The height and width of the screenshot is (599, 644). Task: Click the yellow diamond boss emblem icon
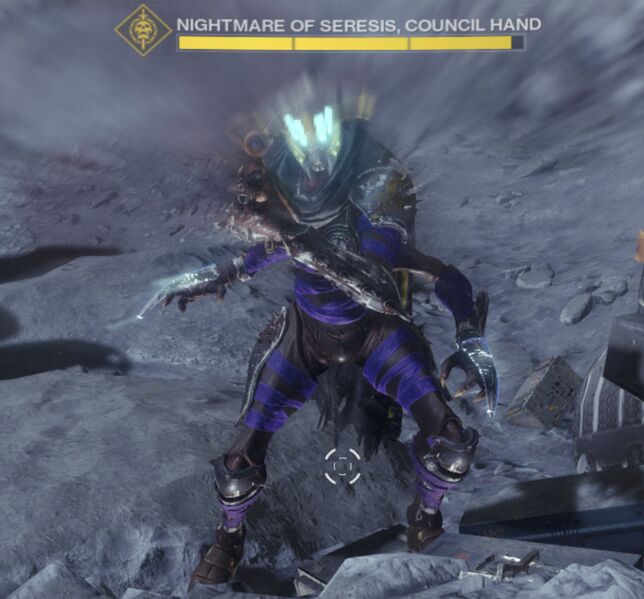point(143,31)
